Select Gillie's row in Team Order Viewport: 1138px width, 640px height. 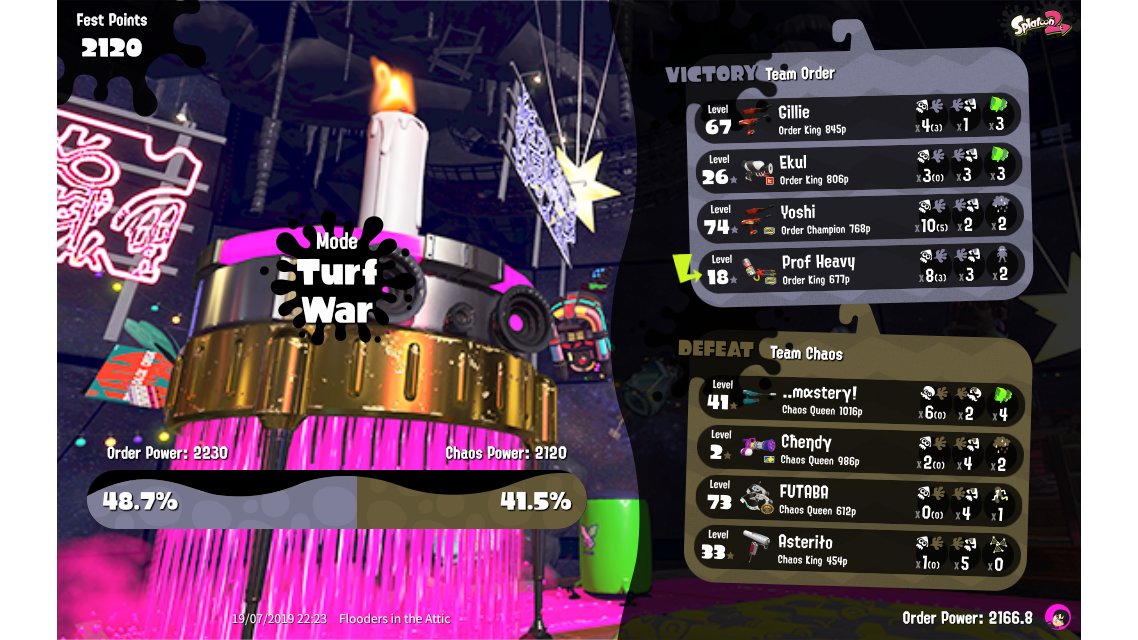(858, 117)
